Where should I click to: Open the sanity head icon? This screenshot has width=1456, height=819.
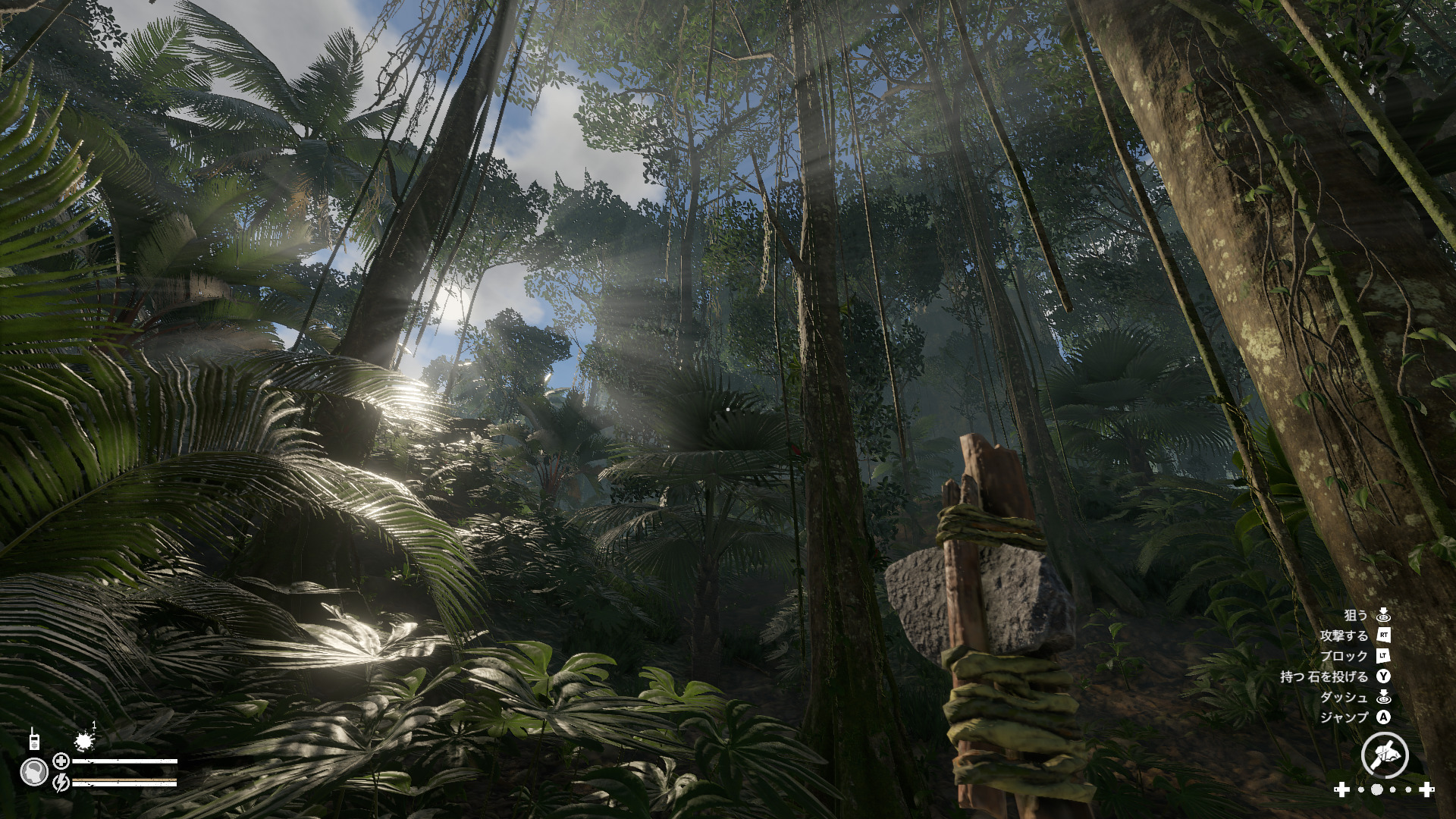pos(34,772)
